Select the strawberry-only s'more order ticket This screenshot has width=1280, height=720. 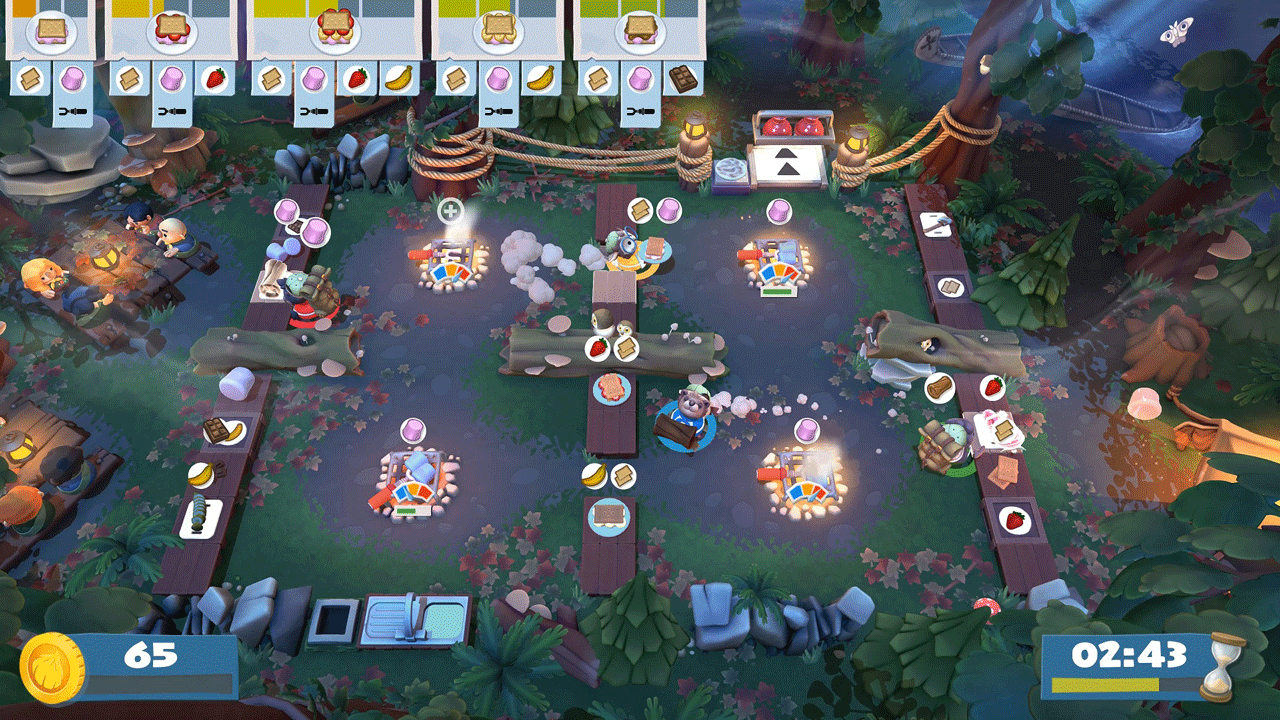pyautogui.click(x=171, y=32)
